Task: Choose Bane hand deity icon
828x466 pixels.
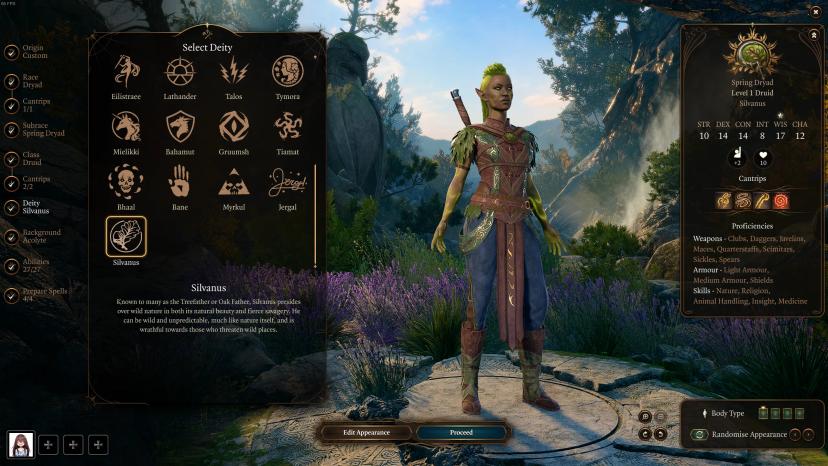Action: coord(180,181)
